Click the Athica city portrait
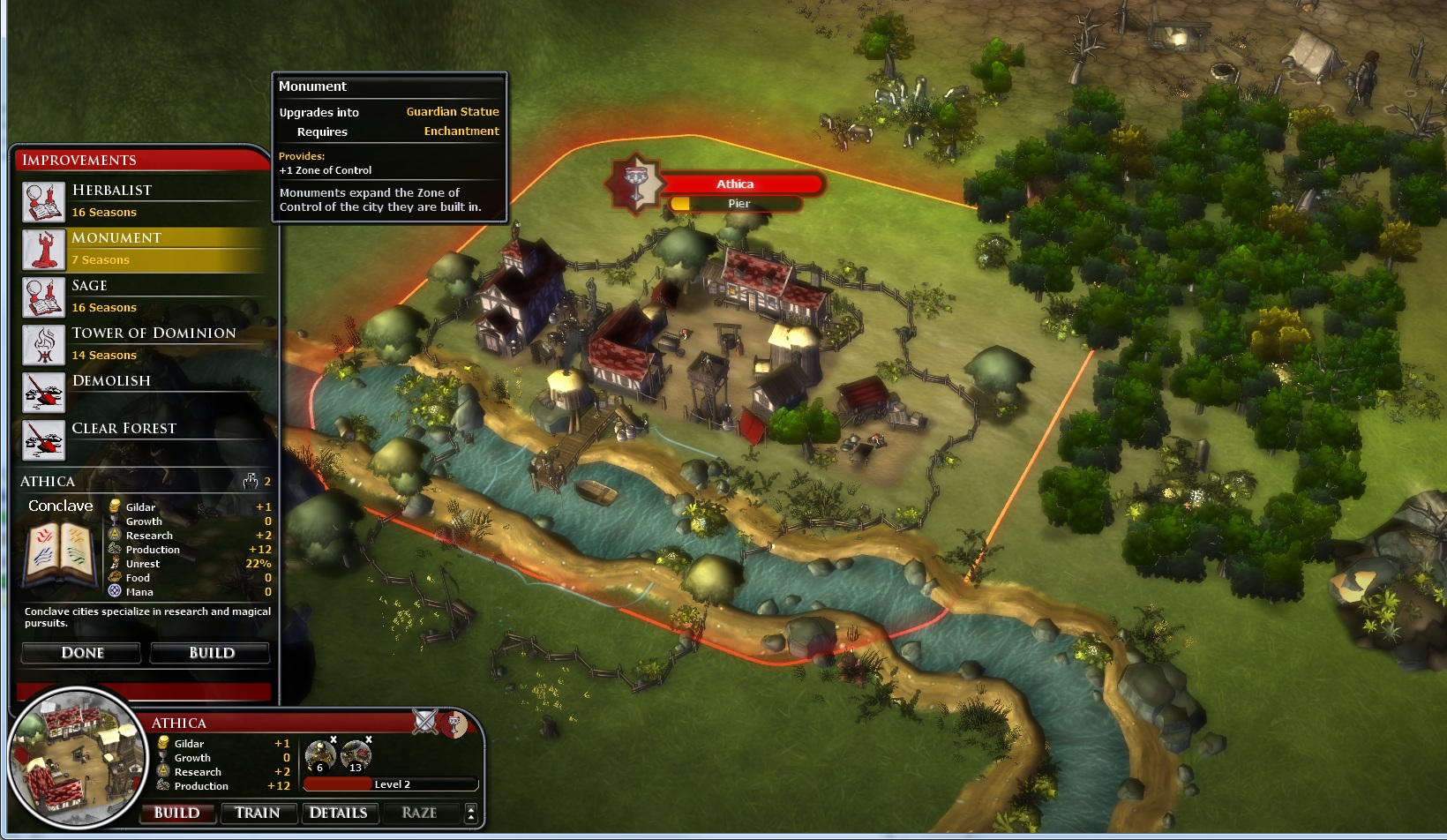Viewport: 1447px width, 840px height. click(76, 759)
